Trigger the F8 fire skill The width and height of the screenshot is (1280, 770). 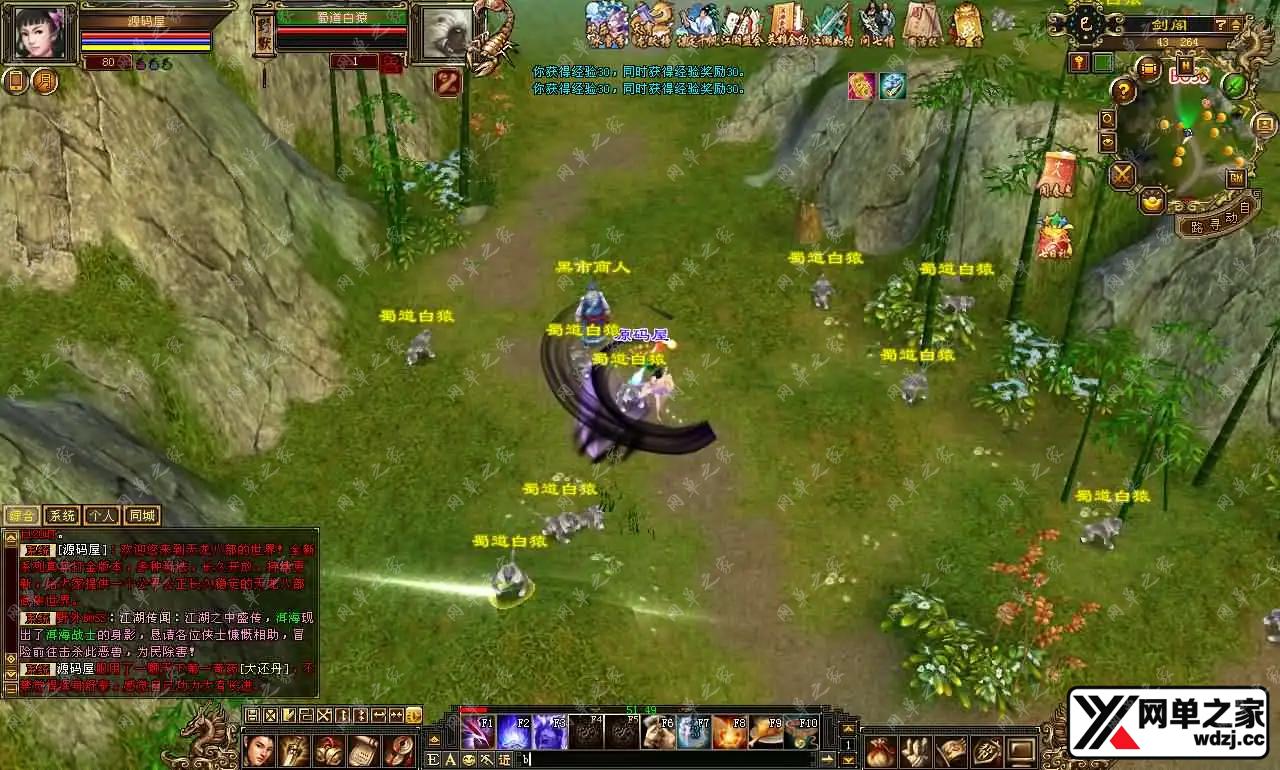coord(730,732)
